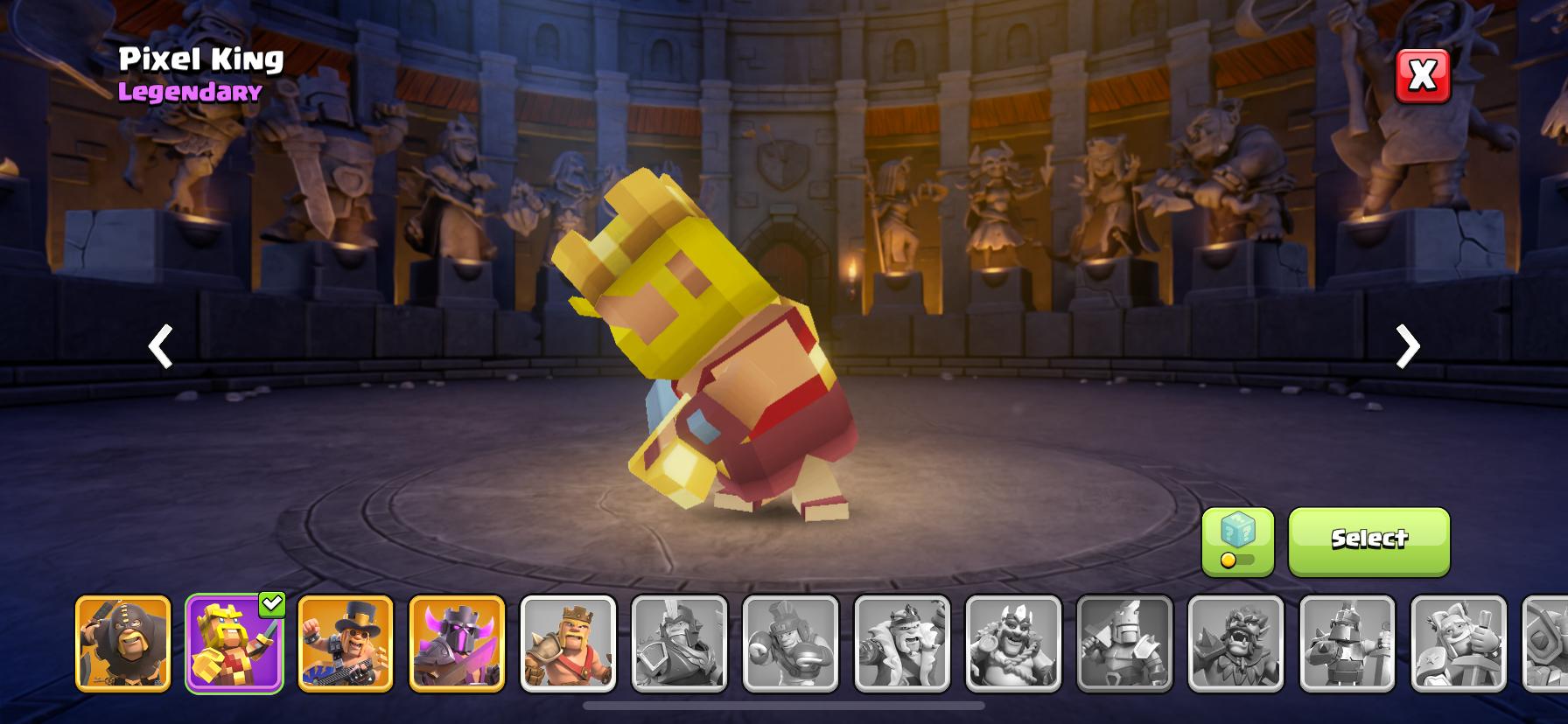Preview the locked boxing gloves king skin
The width and height of the screenshot is (1568, 724).
(x=790, y=644)
